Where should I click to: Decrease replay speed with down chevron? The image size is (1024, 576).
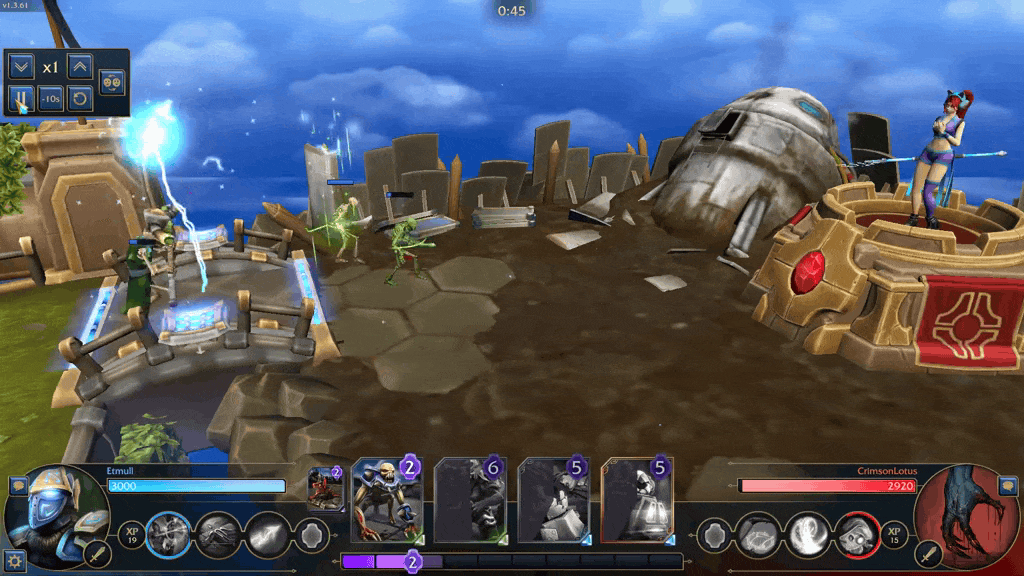point(20,67)
